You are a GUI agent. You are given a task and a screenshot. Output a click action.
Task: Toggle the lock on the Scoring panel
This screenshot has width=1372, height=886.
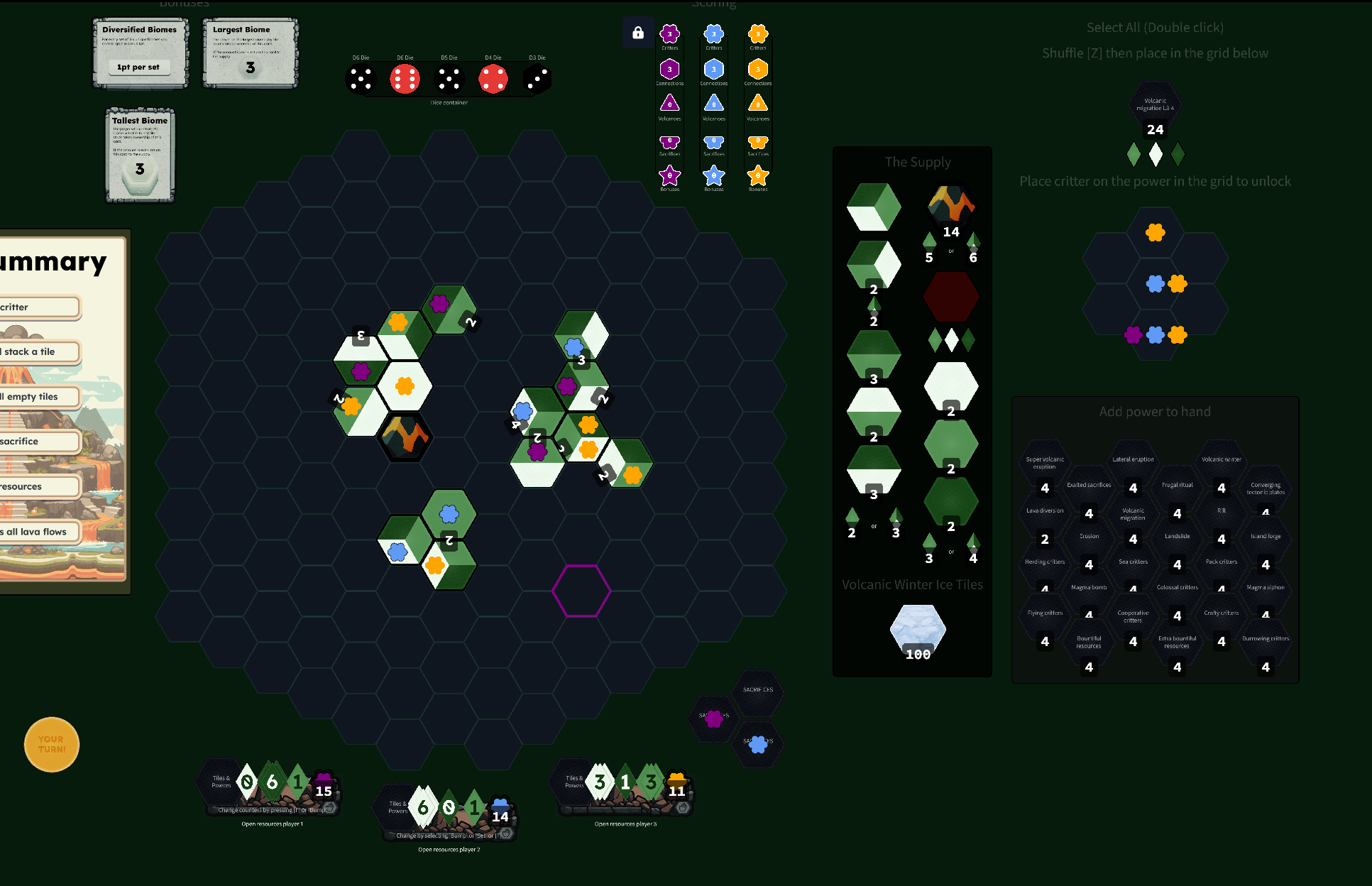pyautogui.click(x=638, y=32)
